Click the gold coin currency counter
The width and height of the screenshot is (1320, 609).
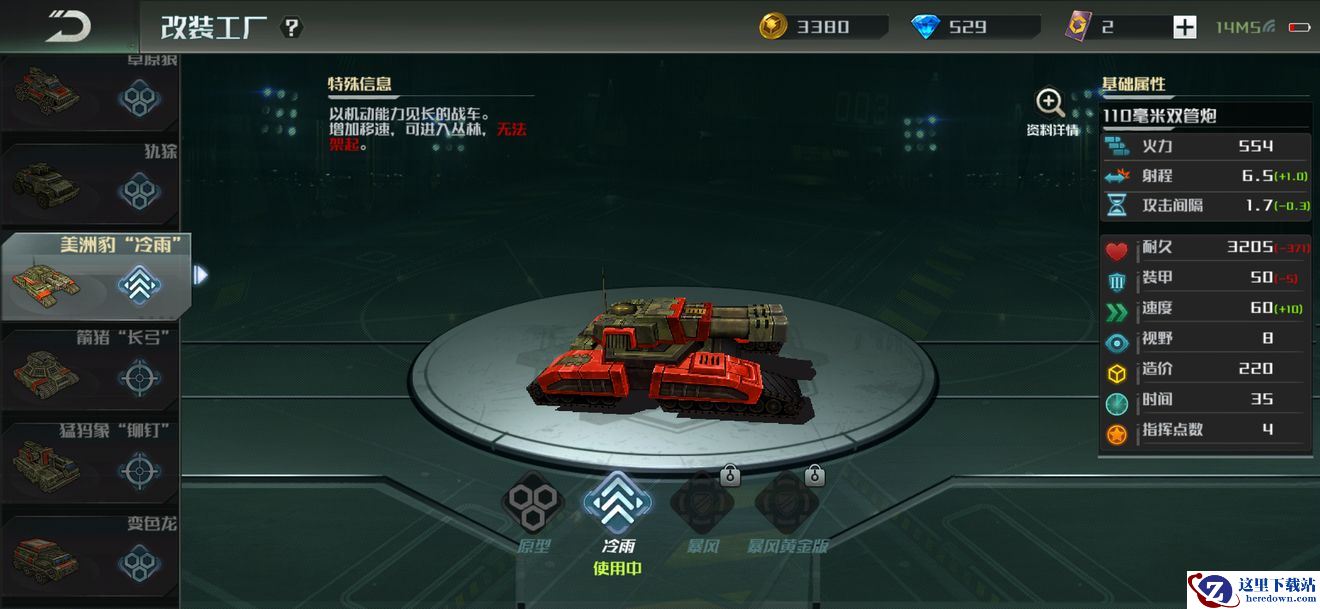pos(822,27)
